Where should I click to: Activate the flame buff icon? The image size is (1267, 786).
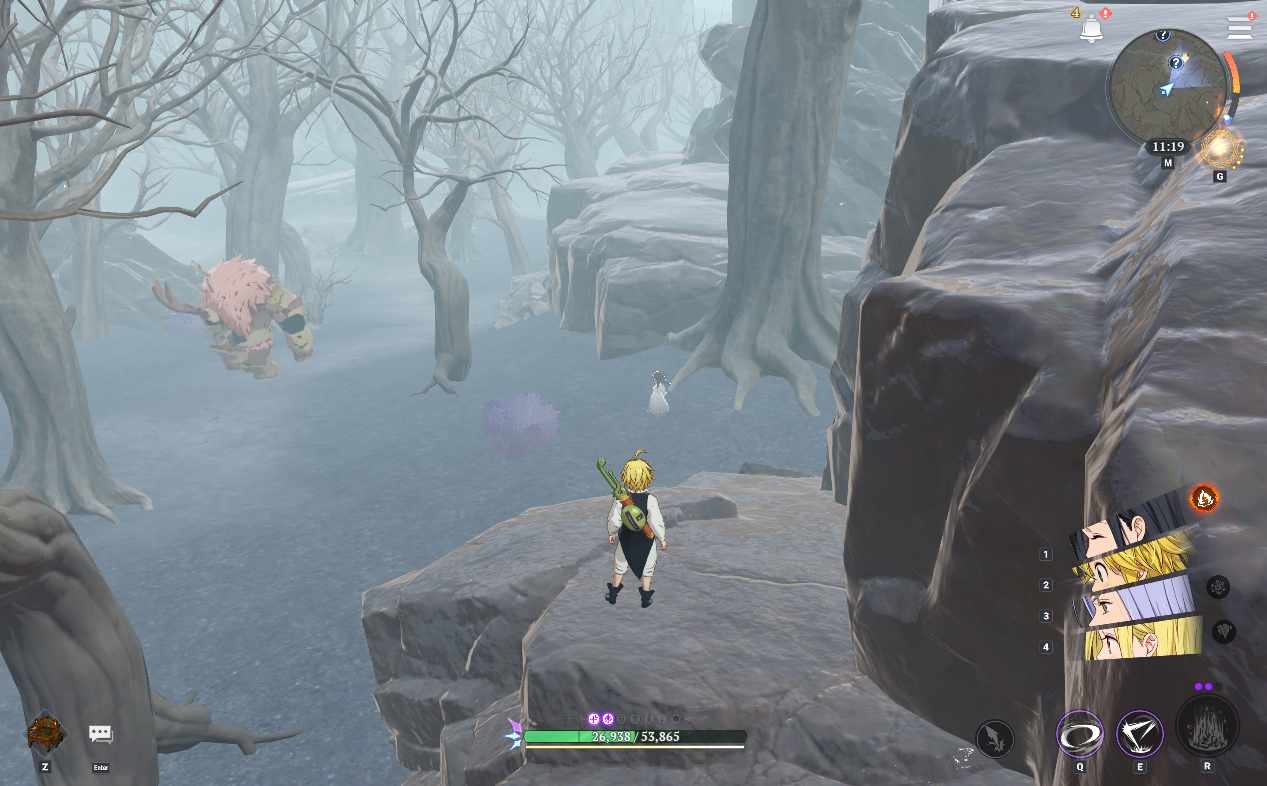[x=1204, y=496]
